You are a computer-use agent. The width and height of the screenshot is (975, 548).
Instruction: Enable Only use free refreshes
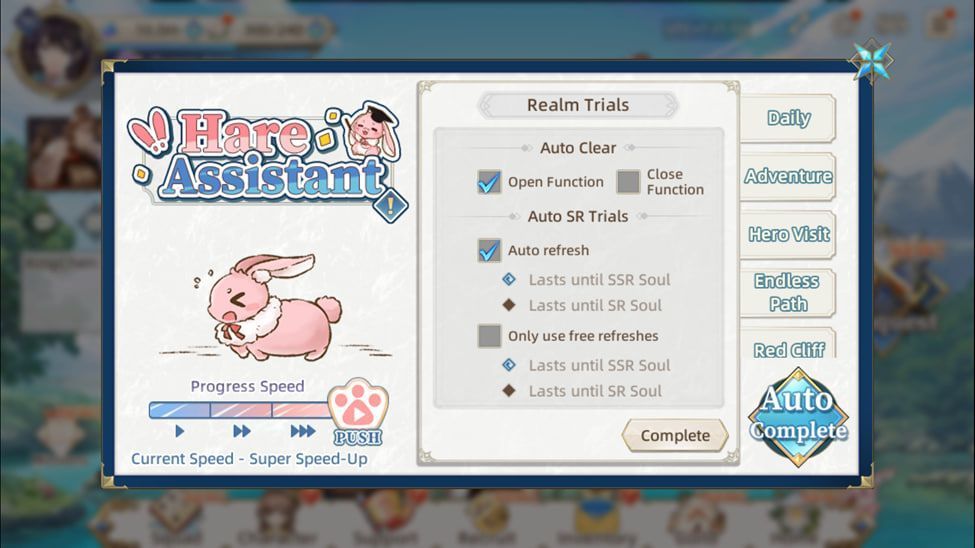coord(489,336)
